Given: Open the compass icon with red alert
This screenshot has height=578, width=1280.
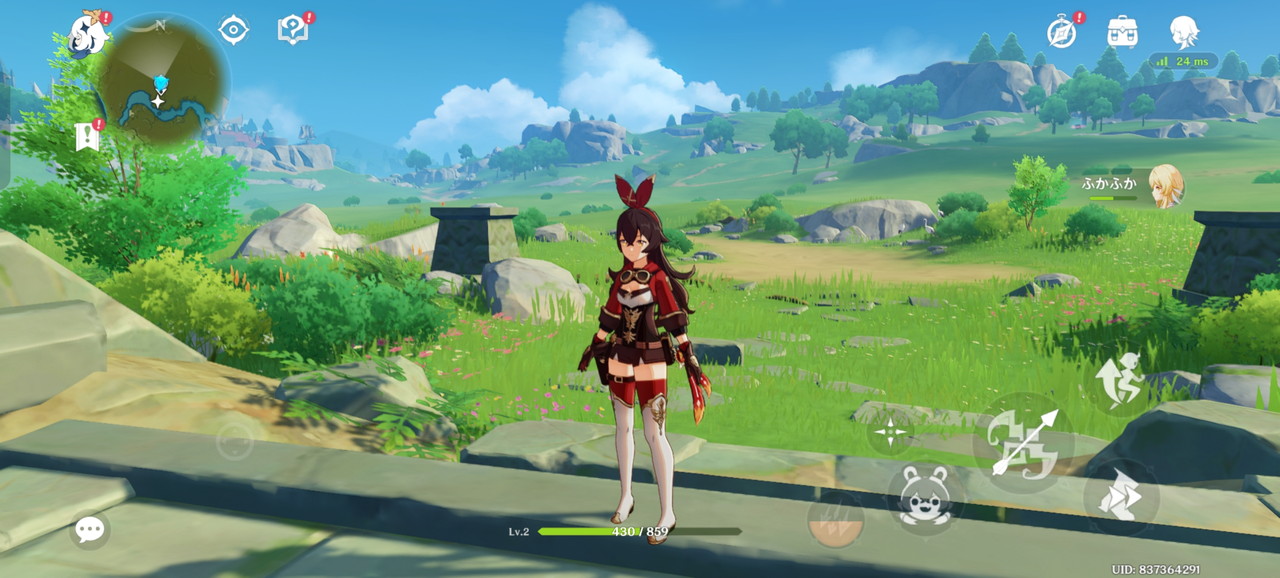Looking at the screenshot, I should click(x=1062, y=31).
